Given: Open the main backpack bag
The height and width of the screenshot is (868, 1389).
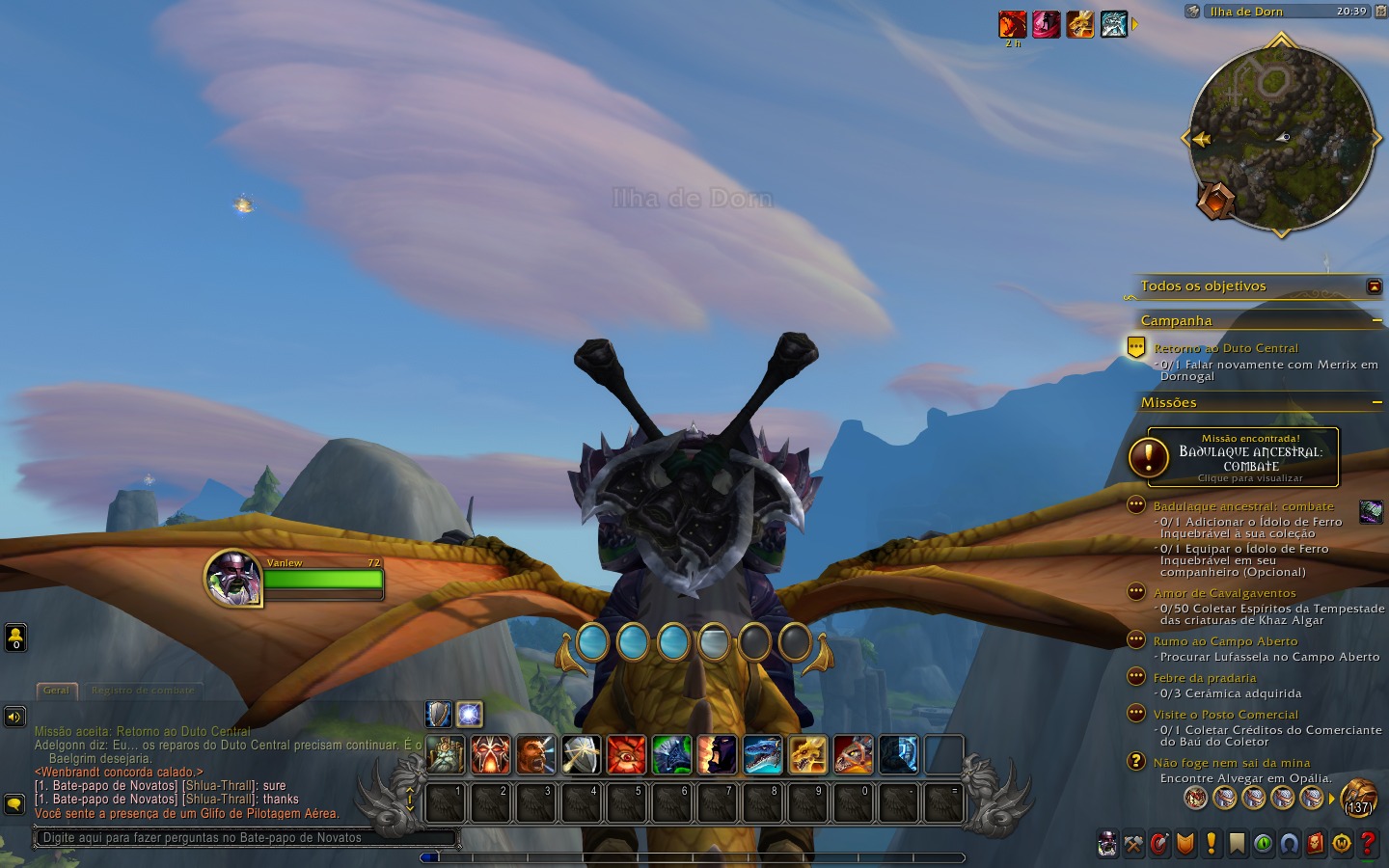Looking at the screenshot, I should point(1358,798).
